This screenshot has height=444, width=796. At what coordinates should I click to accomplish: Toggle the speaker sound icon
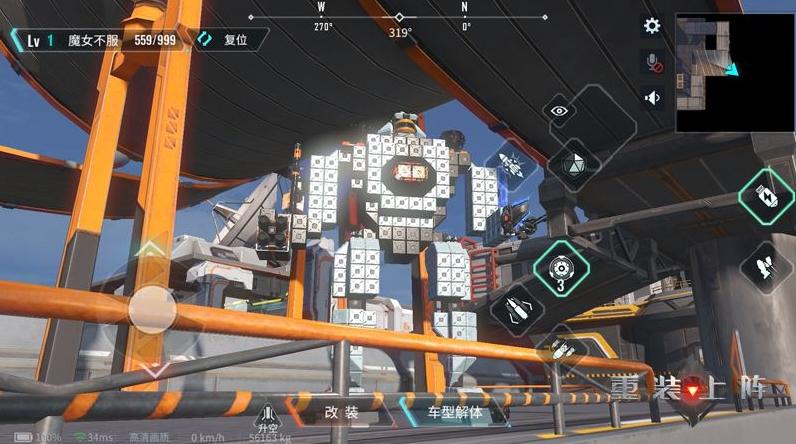652,97
